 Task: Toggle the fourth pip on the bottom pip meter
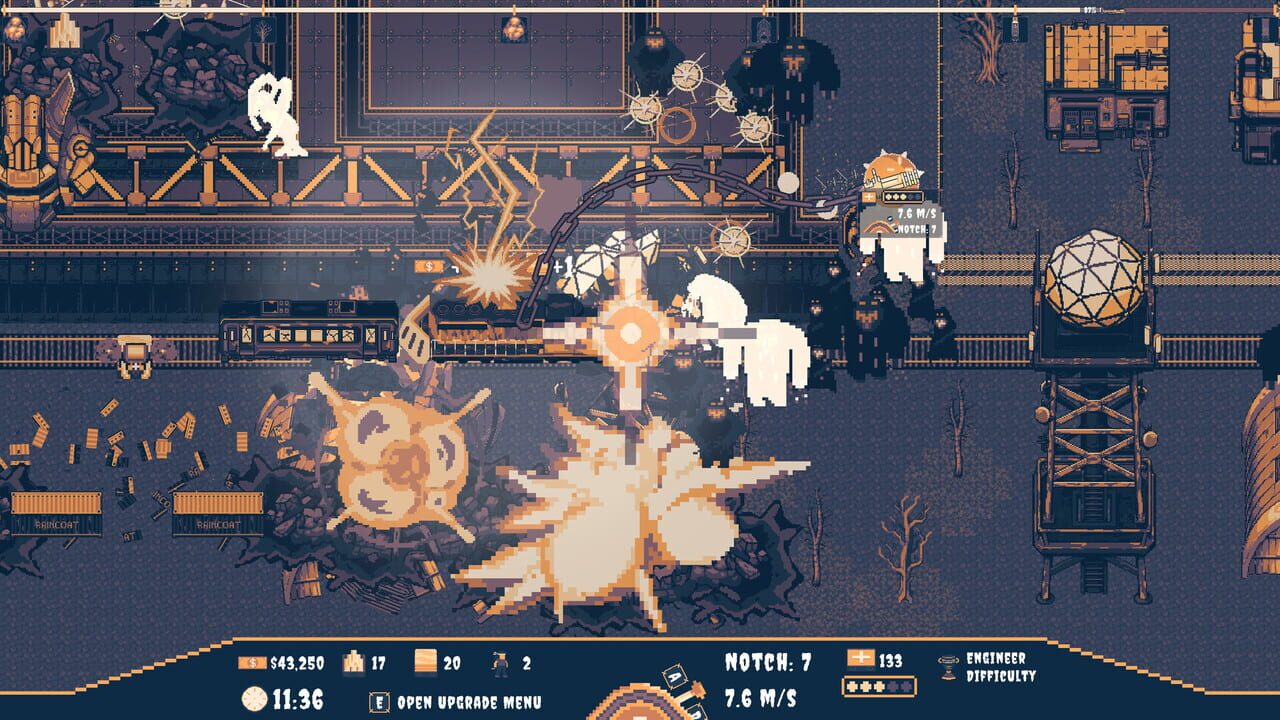click(x=893, y=686)
